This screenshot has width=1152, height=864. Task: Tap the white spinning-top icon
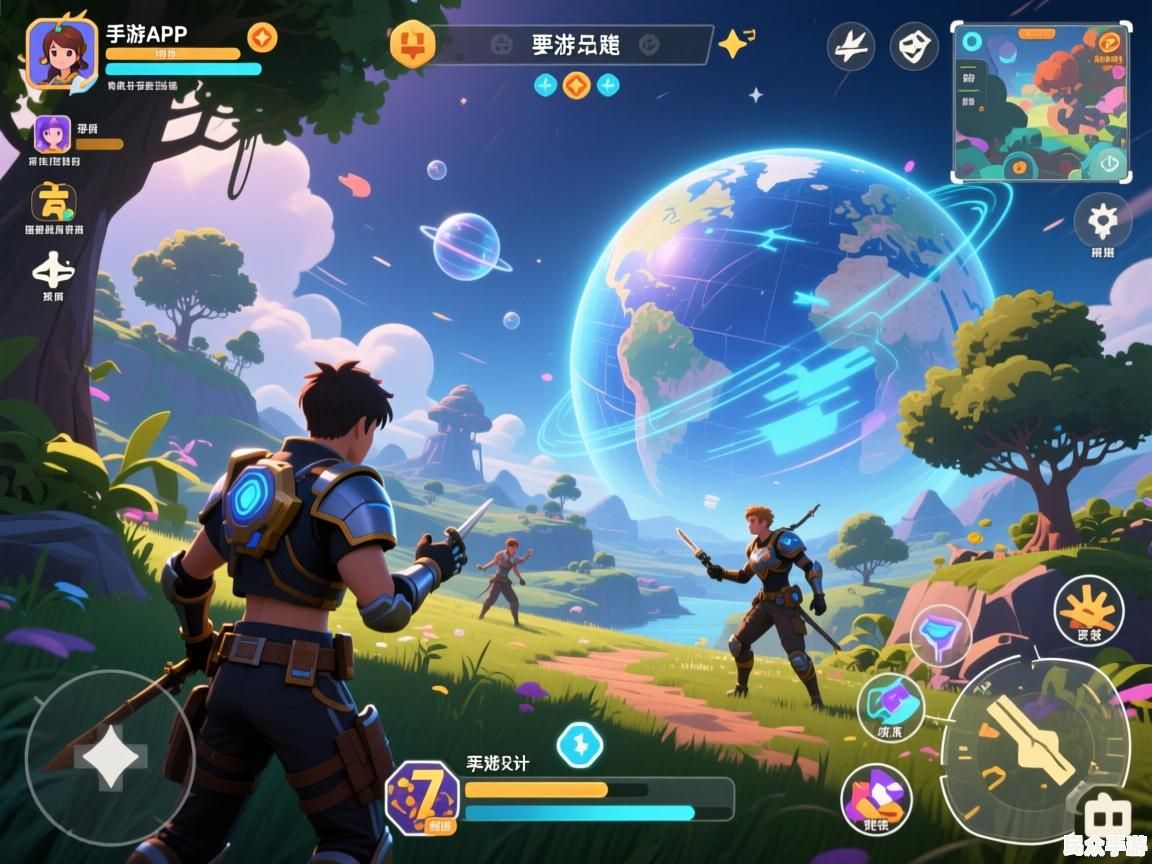tap(53, 268)
